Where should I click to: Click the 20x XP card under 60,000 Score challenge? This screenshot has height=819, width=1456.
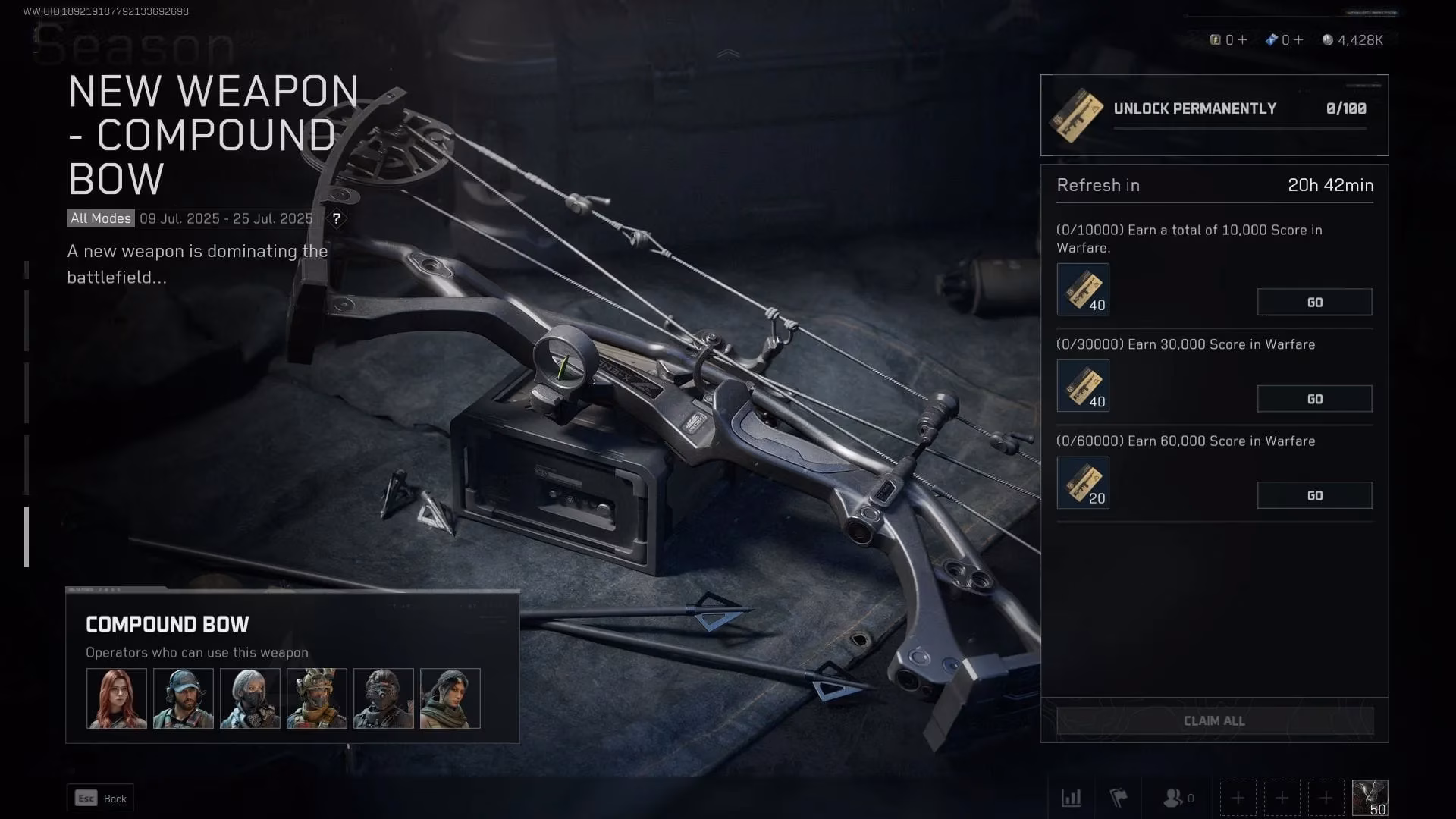tap(1083, 482)
